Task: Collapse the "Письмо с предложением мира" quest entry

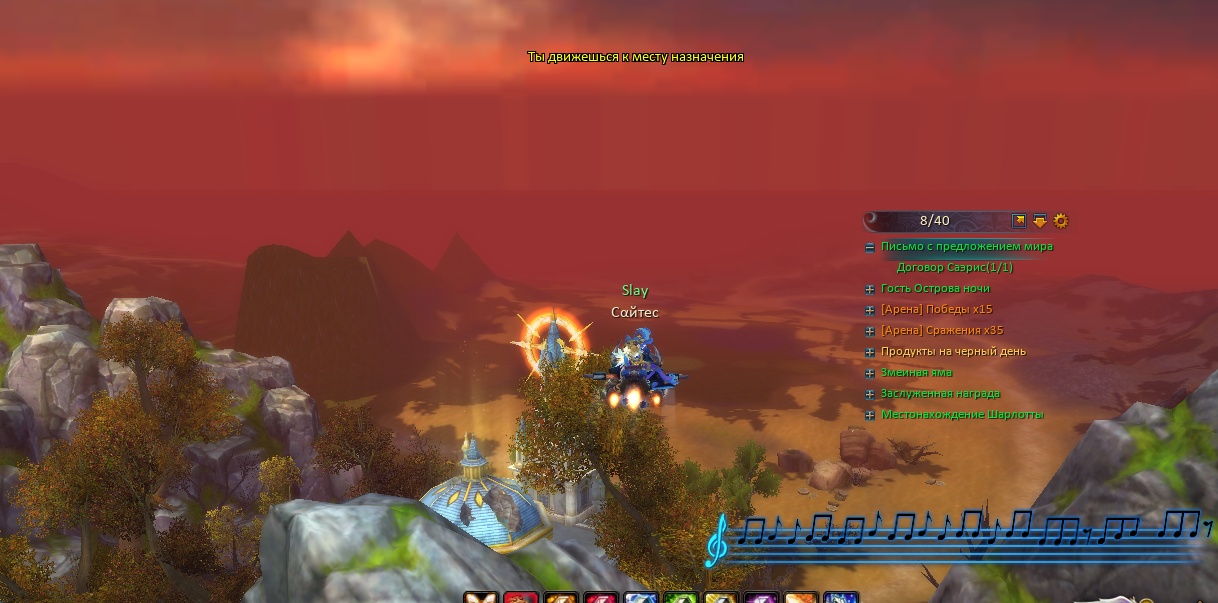Action: point(870,247)
